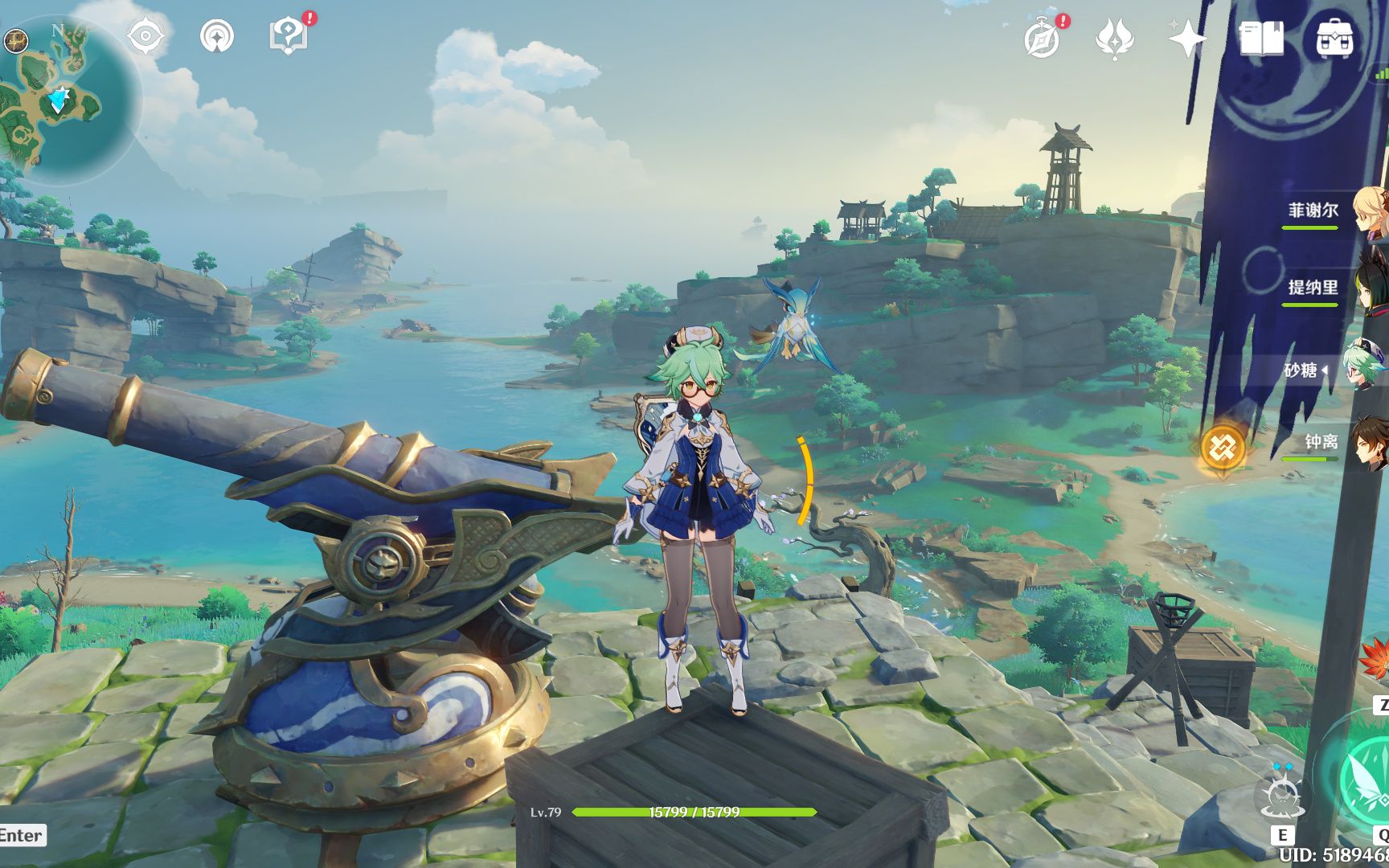Open the winged flame emblem icon

pyautogui.click(x=1114, y=38)
